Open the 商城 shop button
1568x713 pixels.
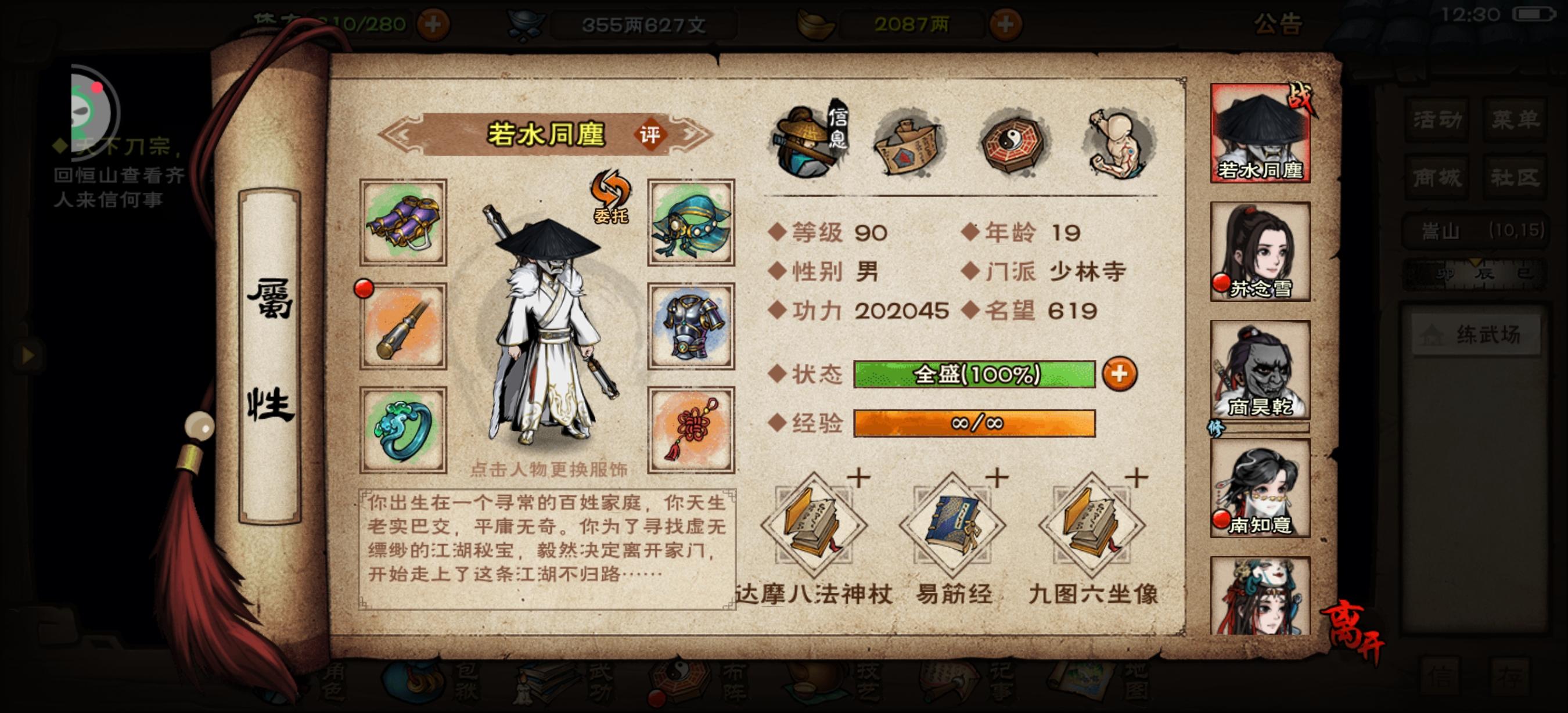[x=1438, y=178]
